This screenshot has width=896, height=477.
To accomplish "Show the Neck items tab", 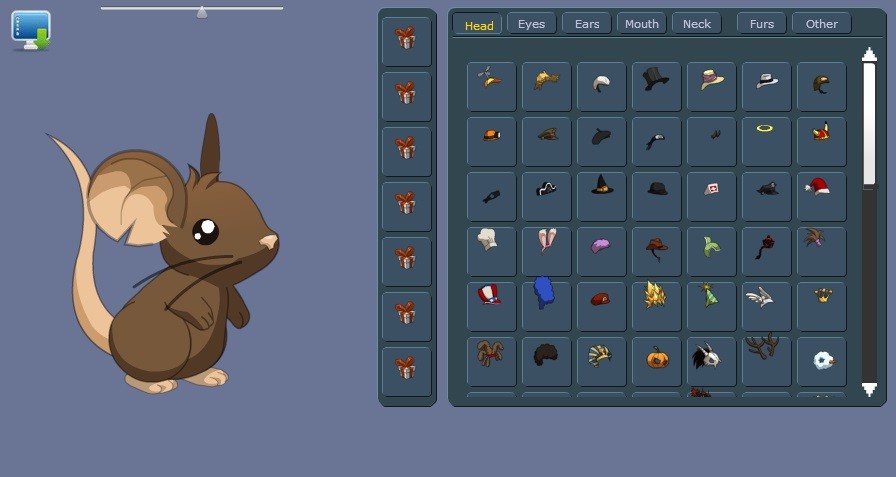I will point(696,24).
